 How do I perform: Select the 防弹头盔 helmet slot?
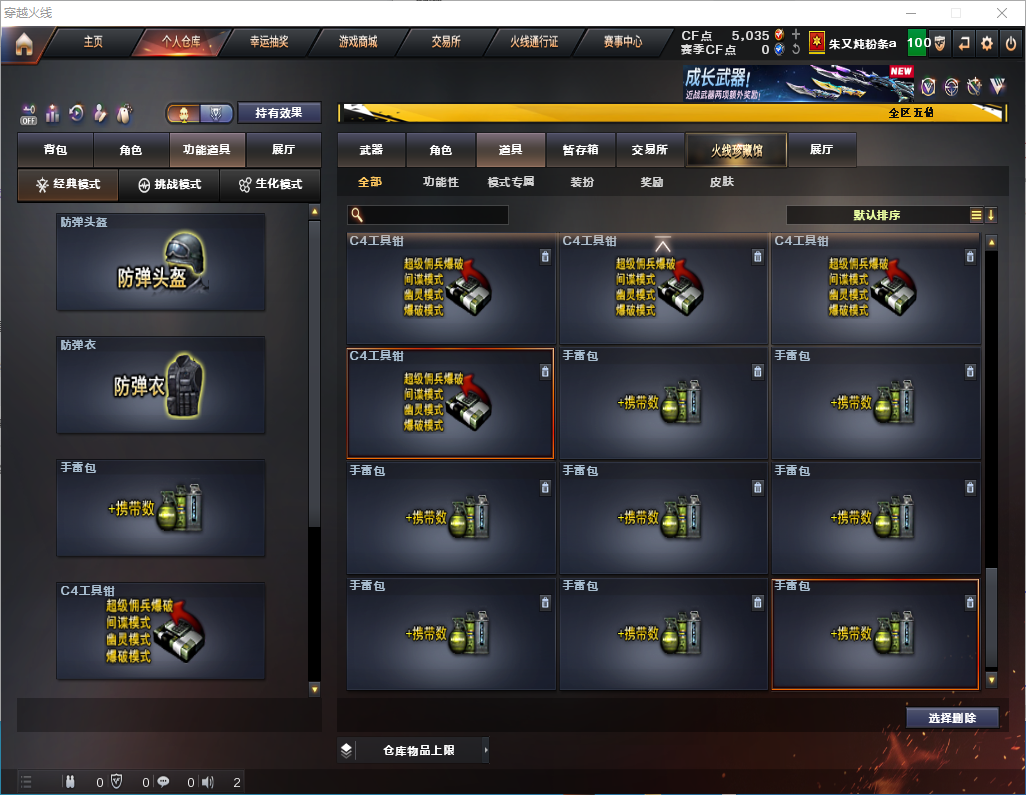(x=161, y=262)
